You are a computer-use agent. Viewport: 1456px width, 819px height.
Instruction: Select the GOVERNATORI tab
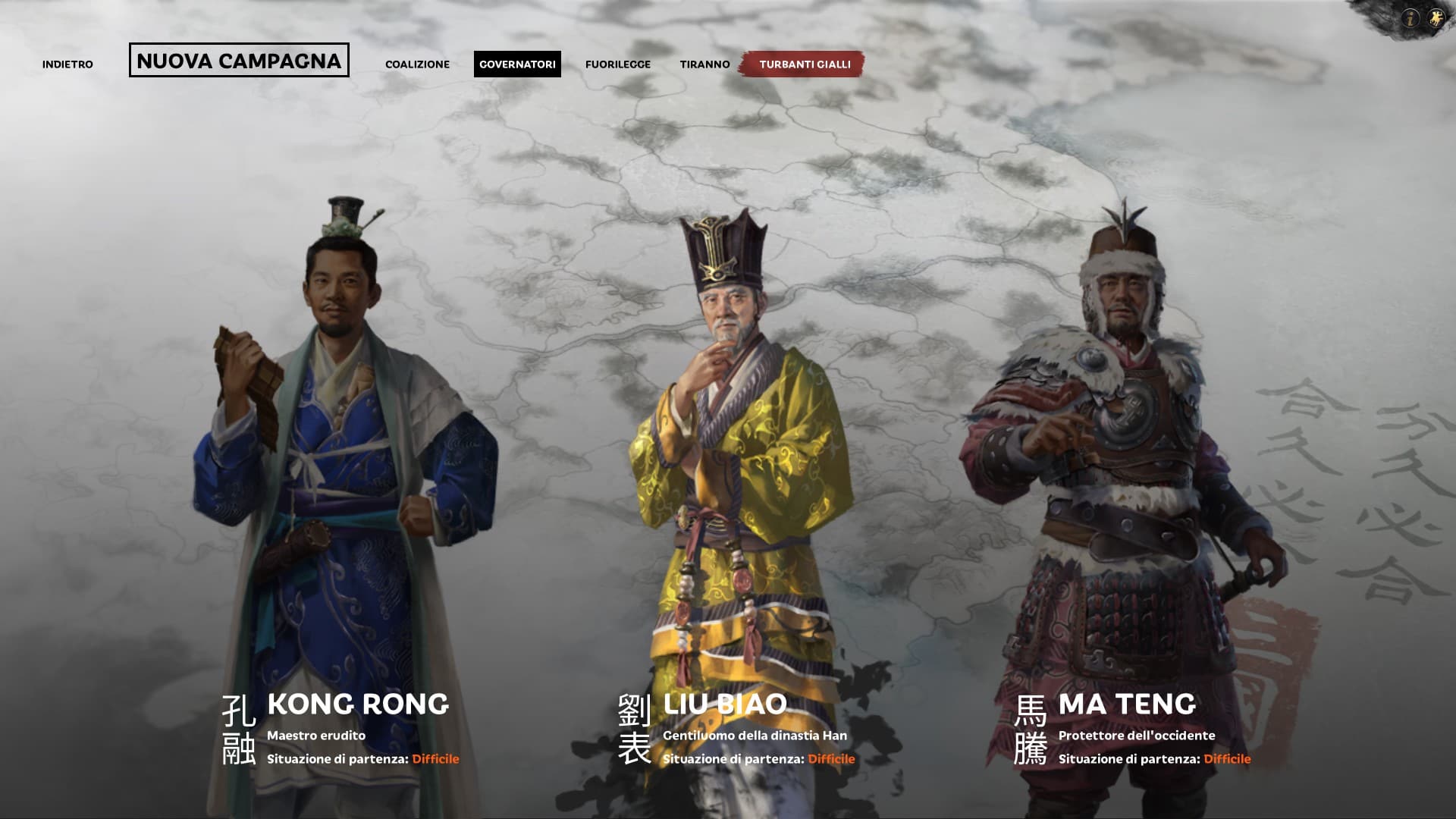click(x=519, y=64)
